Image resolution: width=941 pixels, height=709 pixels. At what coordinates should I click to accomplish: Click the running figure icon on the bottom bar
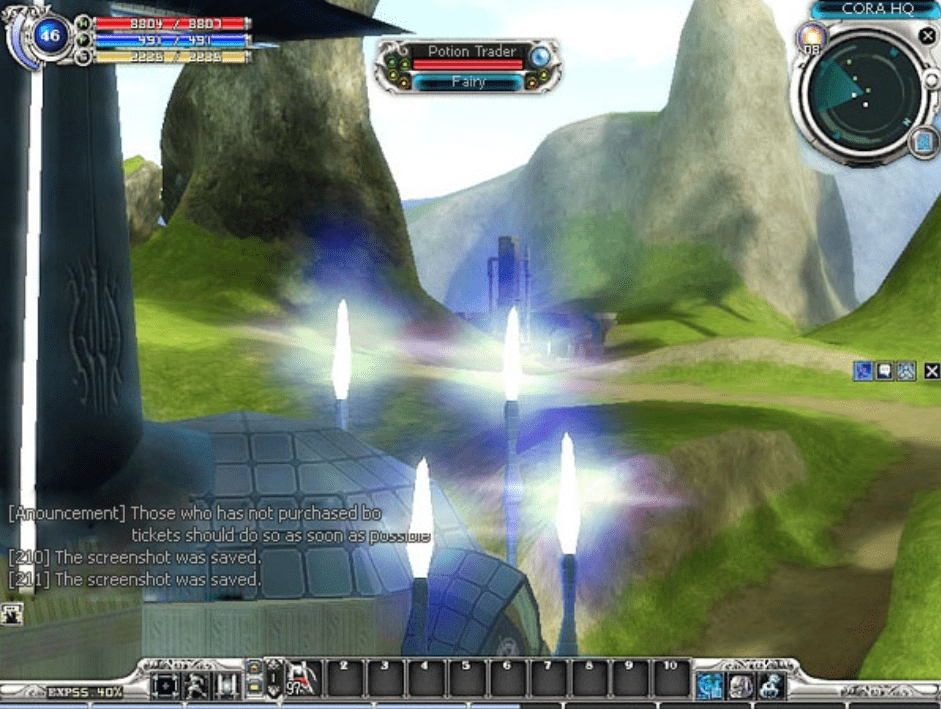coord(196,686)
